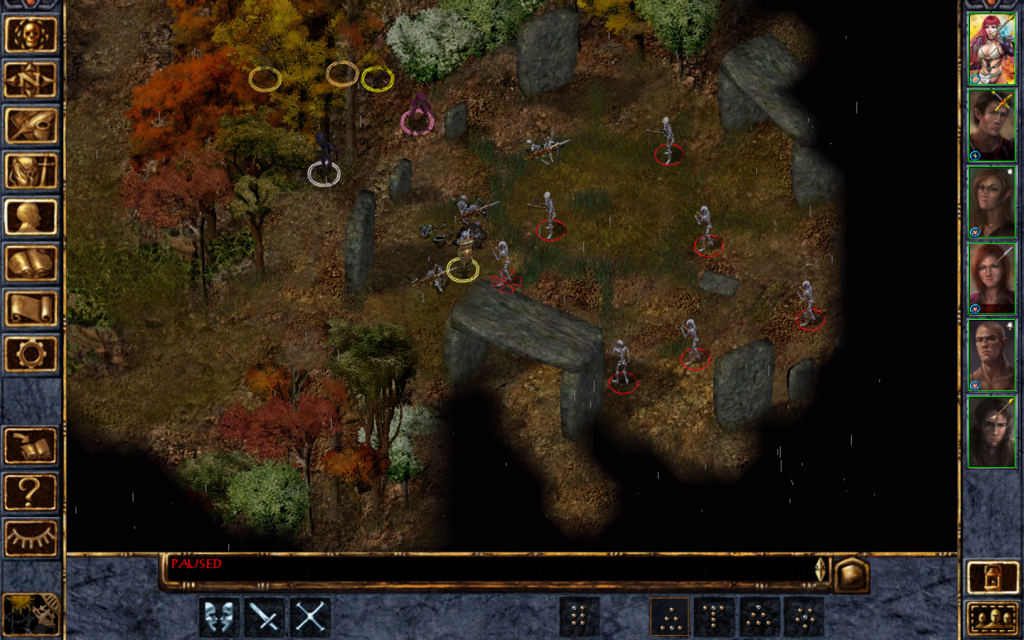This screenshot has height=640, width=1024.
Task: Open the options gear menu
Action: tap(31, 353)
